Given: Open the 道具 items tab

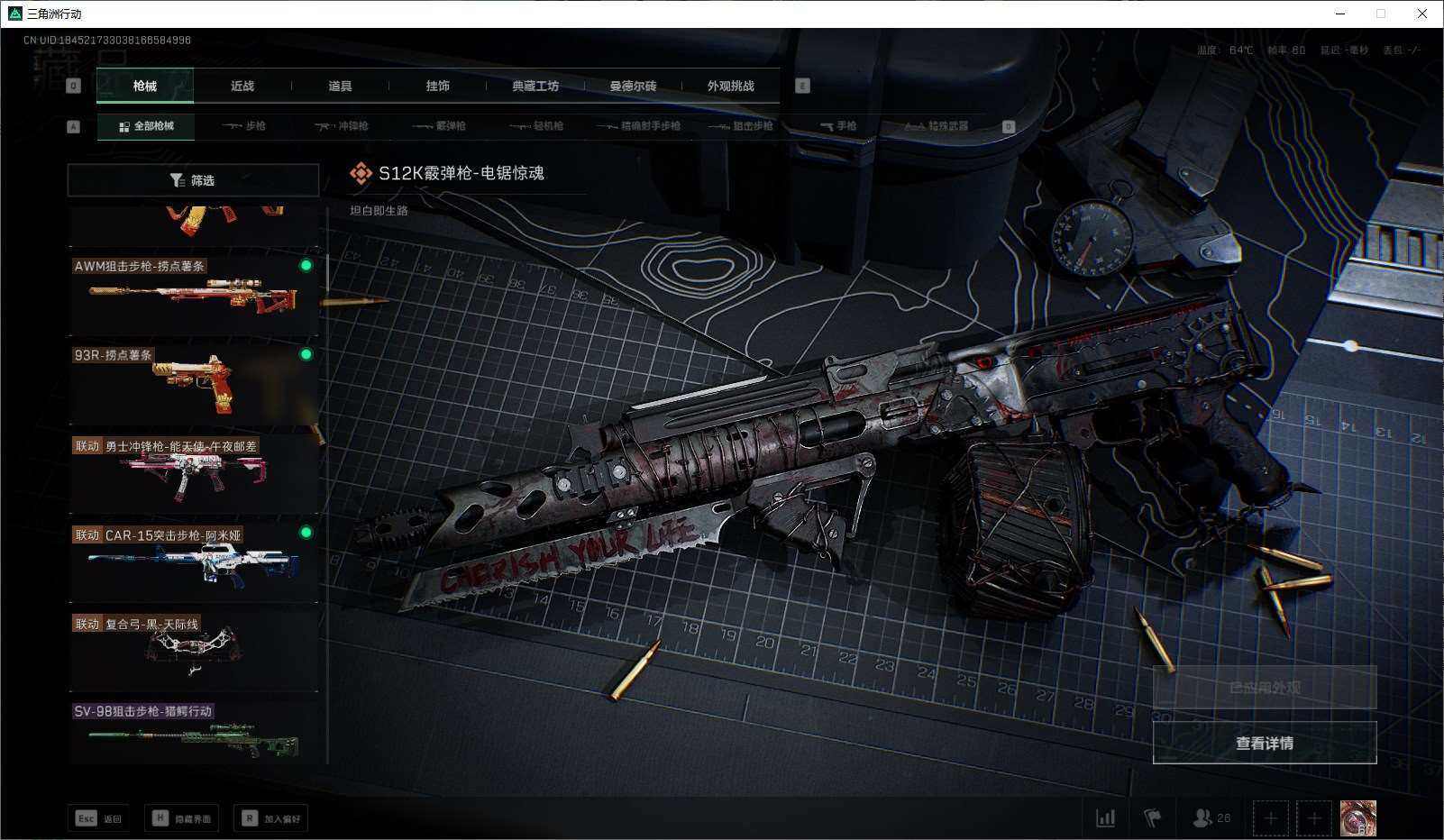Looking at the screenshot, I should 340,87.
